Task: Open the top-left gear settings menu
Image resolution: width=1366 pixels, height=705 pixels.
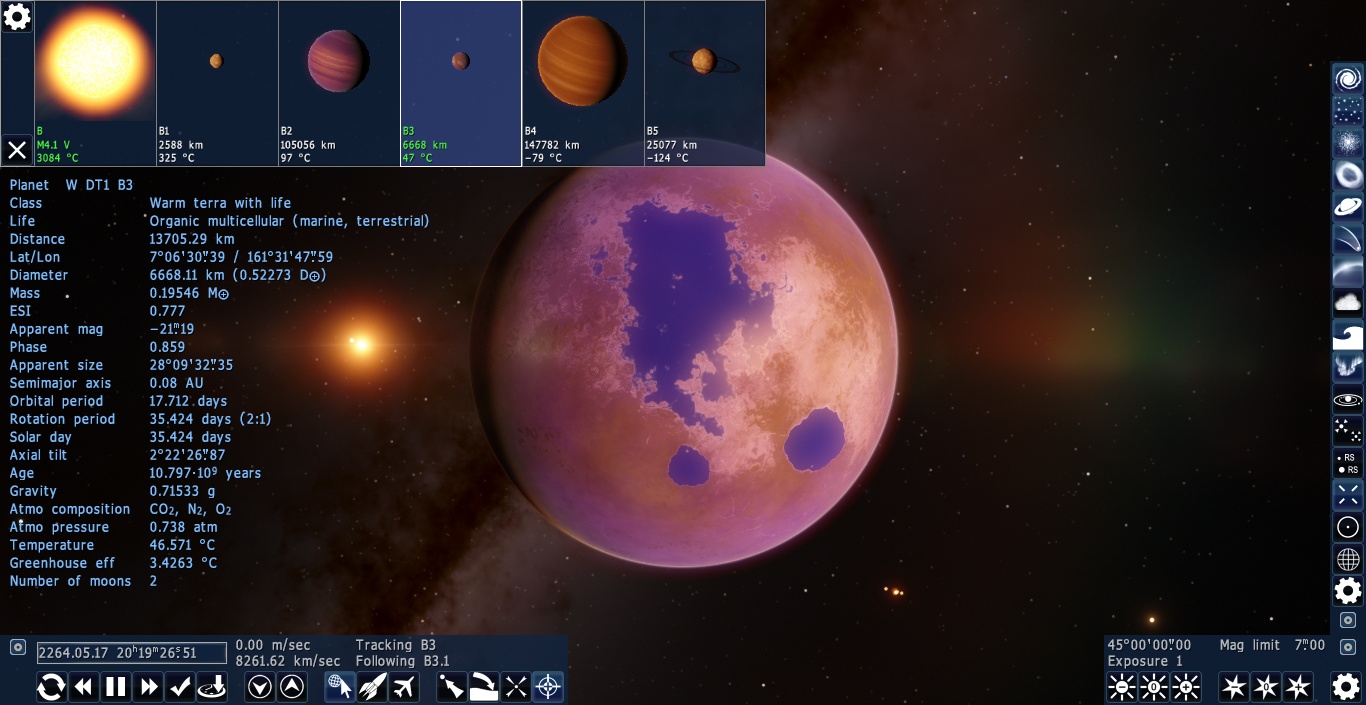Action: point(17,16)
